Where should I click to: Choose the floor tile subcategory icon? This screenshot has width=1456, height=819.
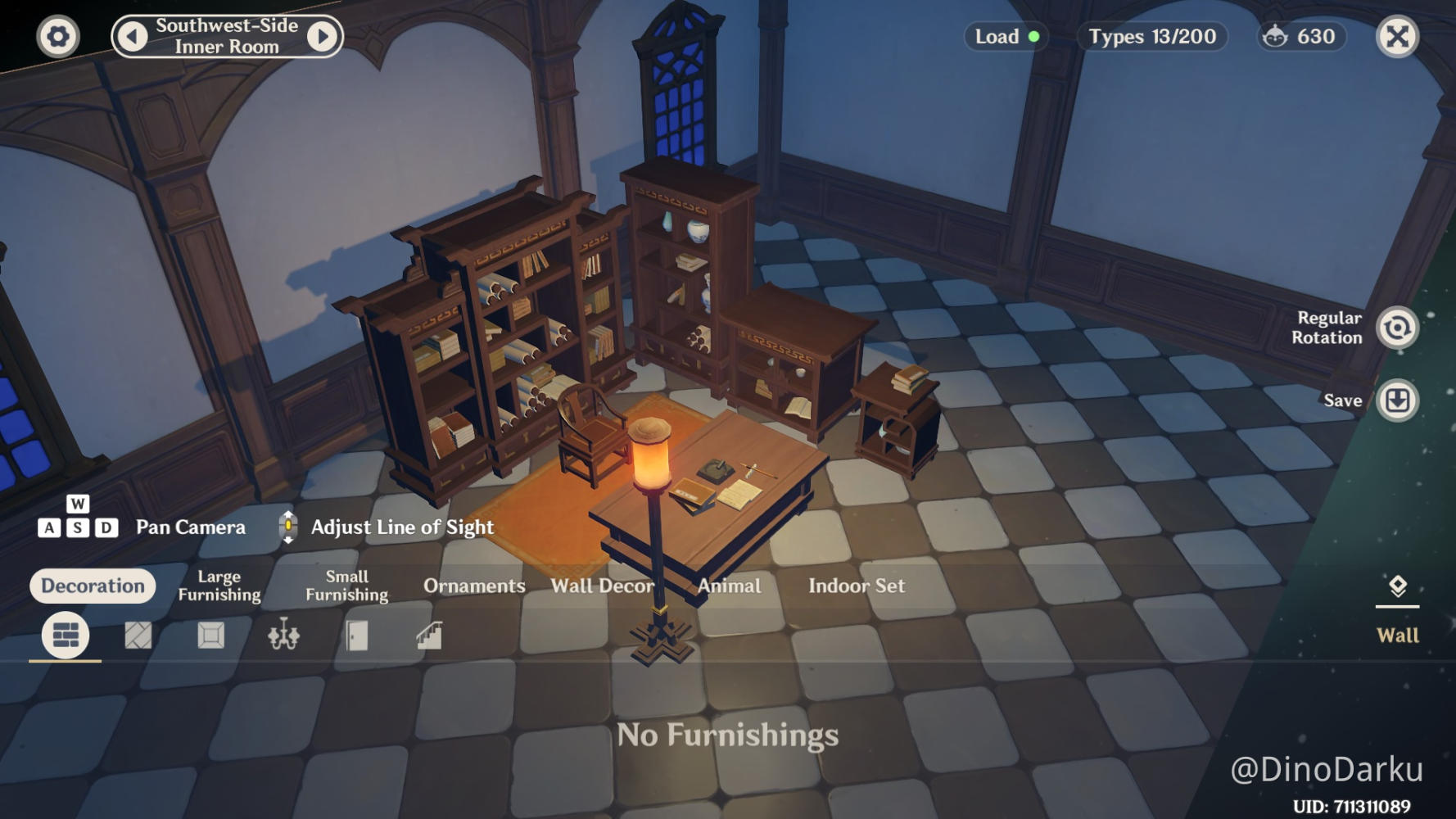tap(138, 636)
